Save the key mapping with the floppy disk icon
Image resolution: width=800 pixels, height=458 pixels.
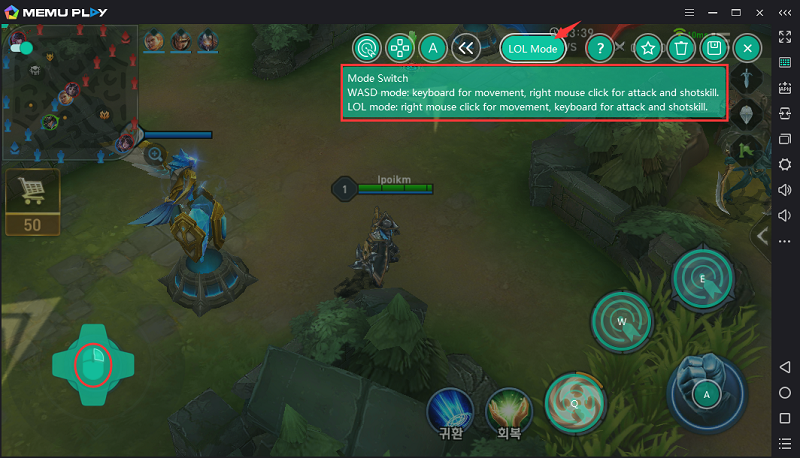pyautogui.click(x=714, y=48)
